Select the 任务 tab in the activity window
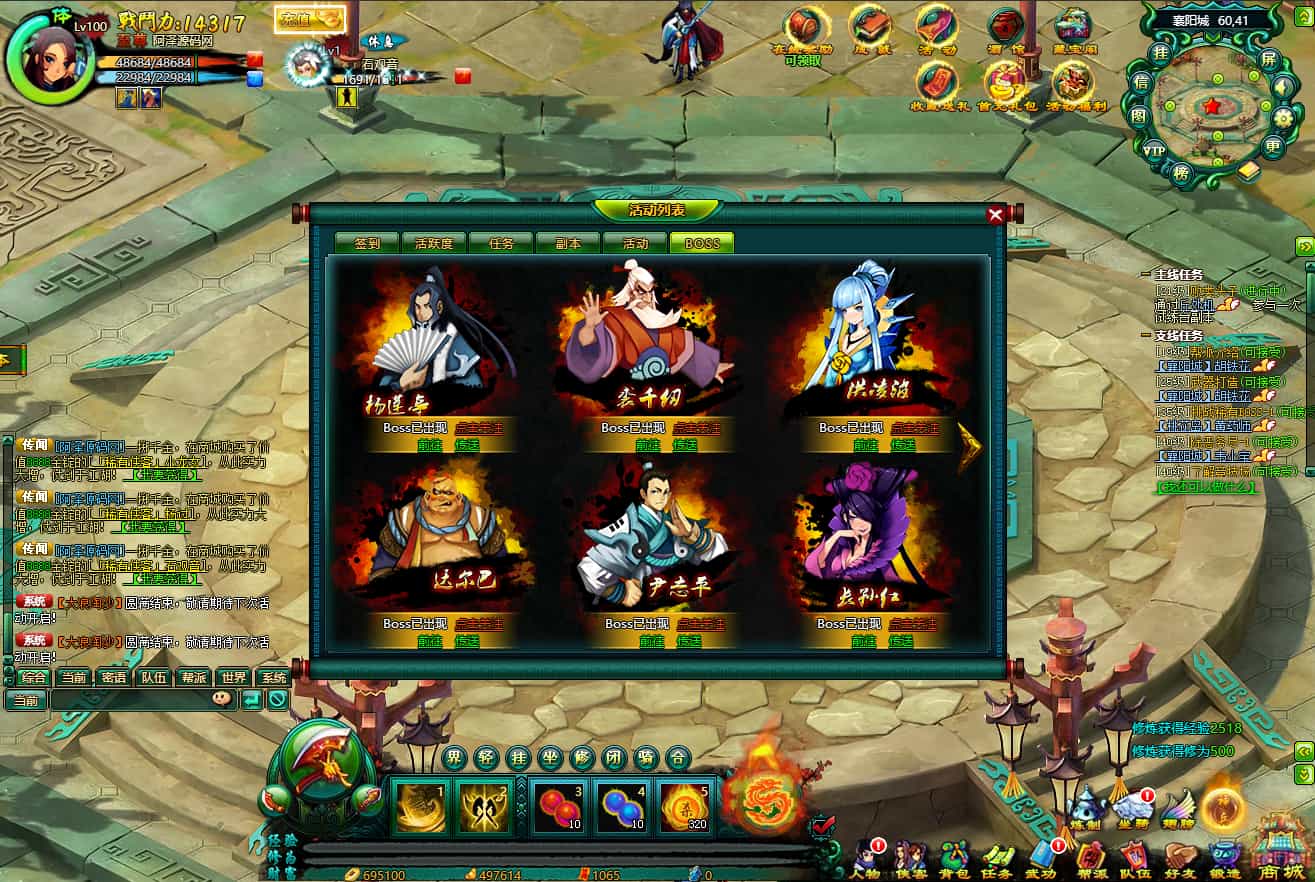 click(501, 243)
